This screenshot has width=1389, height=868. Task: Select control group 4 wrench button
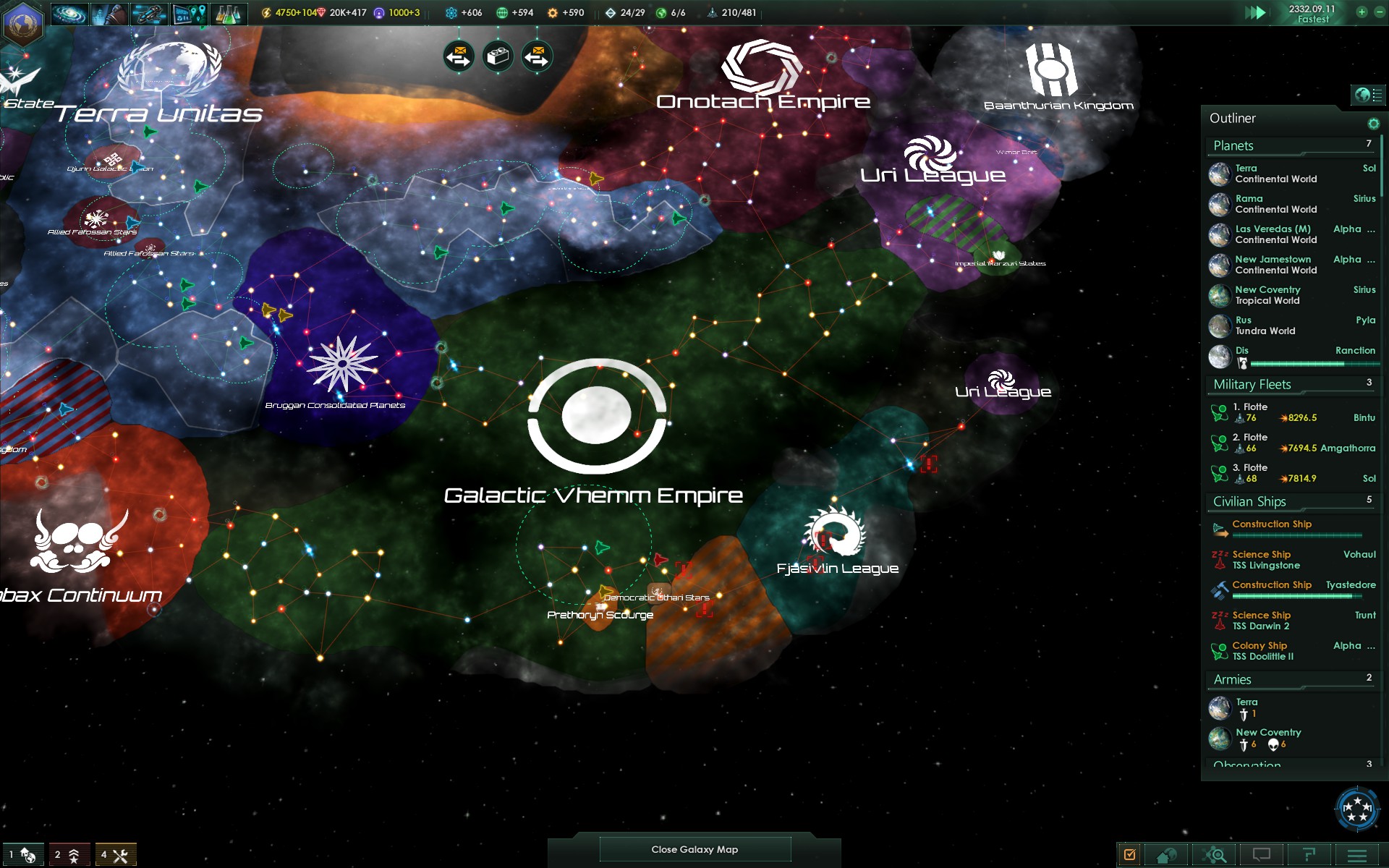[x=114, y=855]
